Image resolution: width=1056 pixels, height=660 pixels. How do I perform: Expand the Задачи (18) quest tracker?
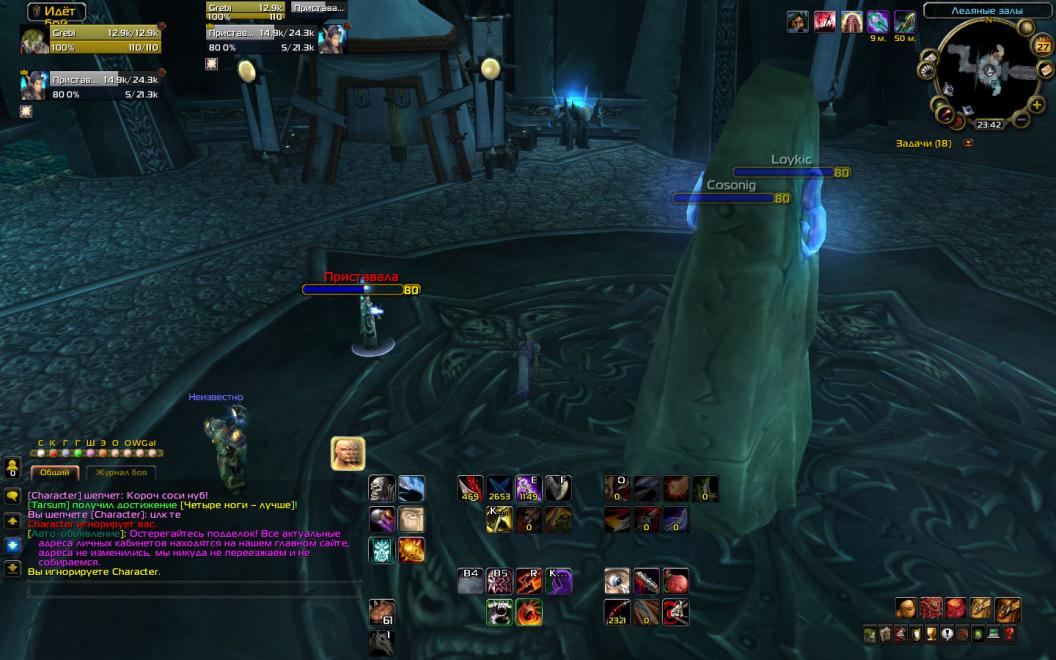tap(968, 144)
